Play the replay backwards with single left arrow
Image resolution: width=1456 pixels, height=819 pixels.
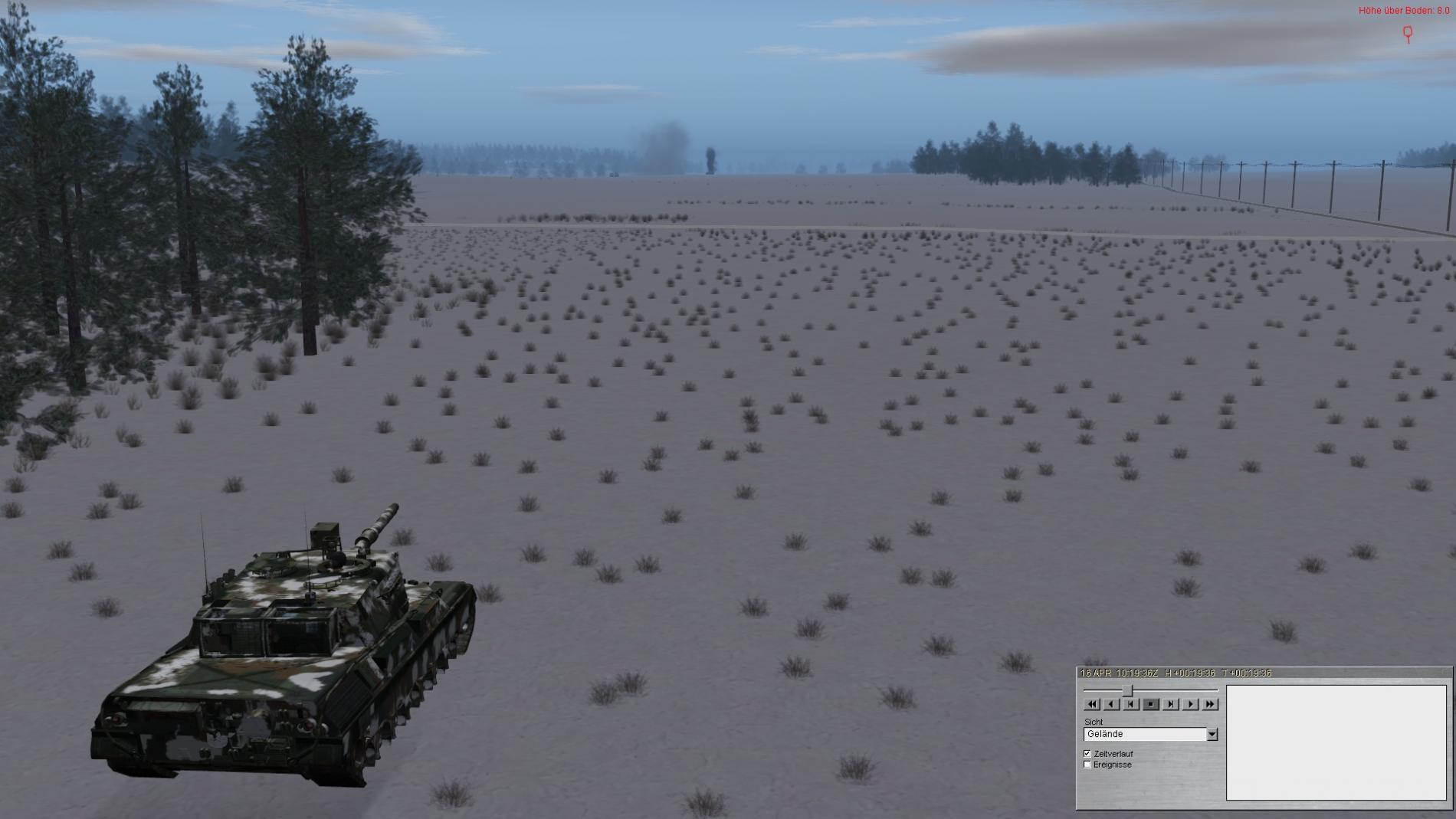[x=1111, y=704]
